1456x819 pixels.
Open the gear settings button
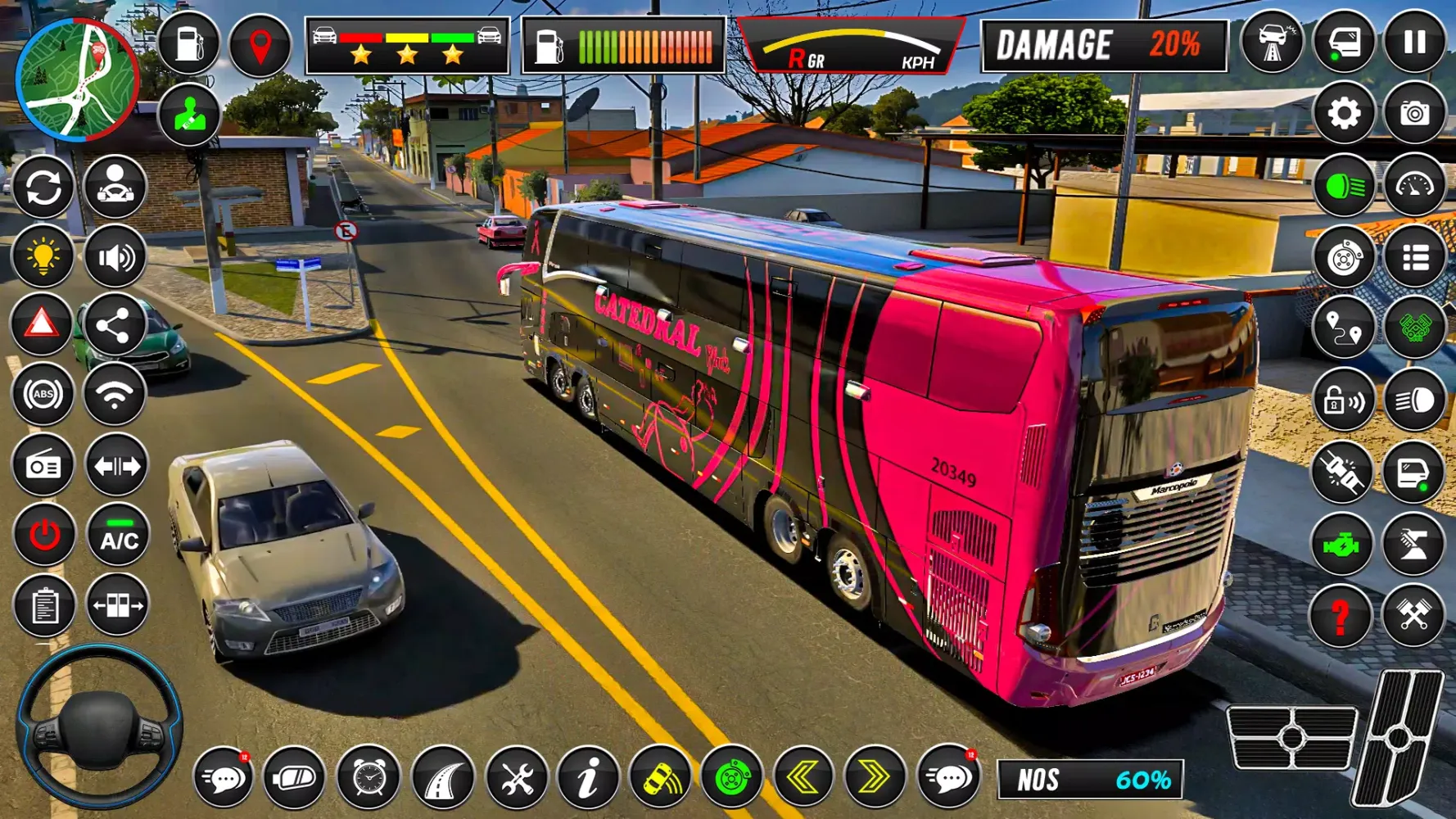coord(1343,113)
